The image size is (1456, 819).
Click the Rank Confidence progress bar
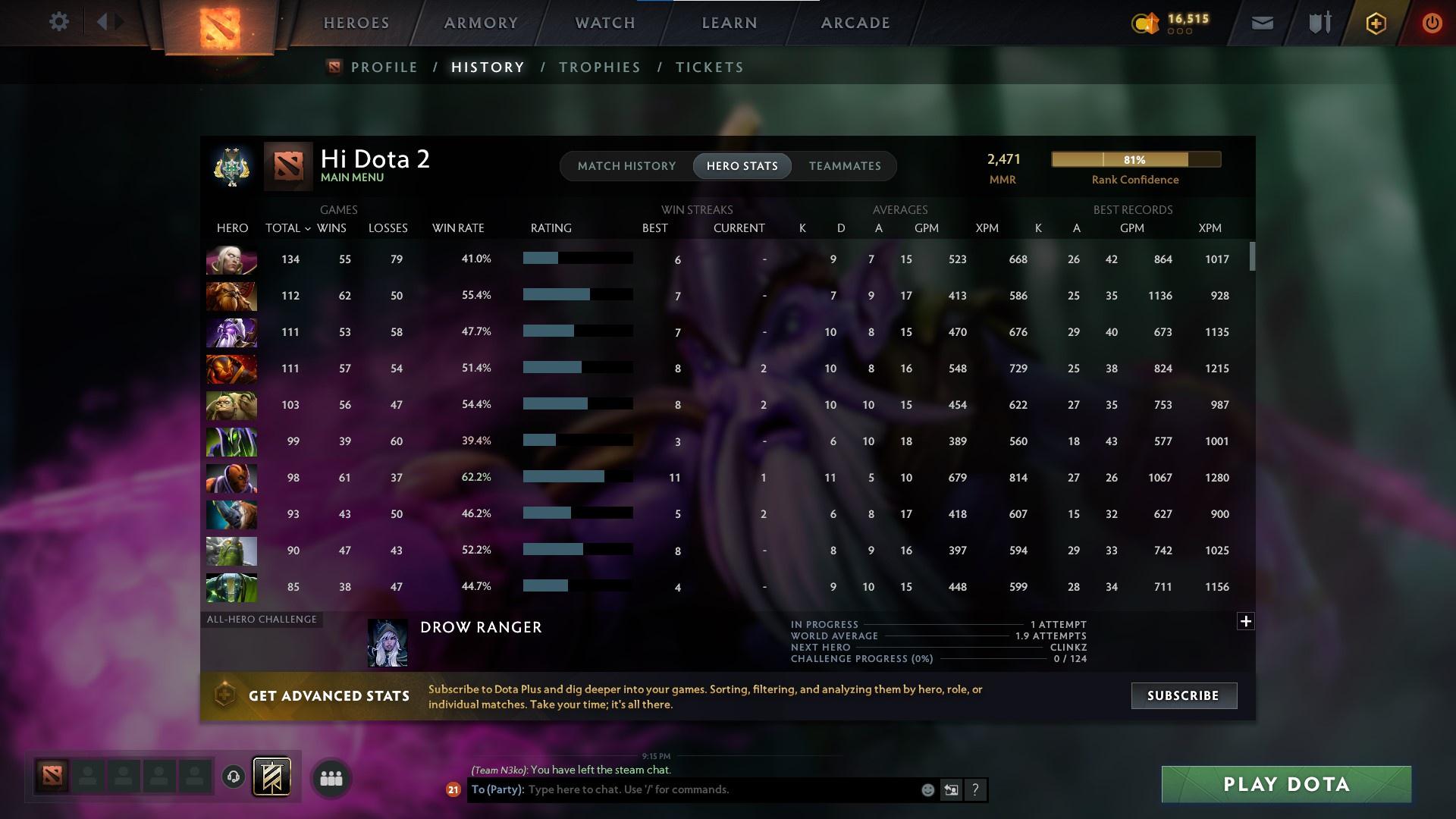click(1135, 159)
